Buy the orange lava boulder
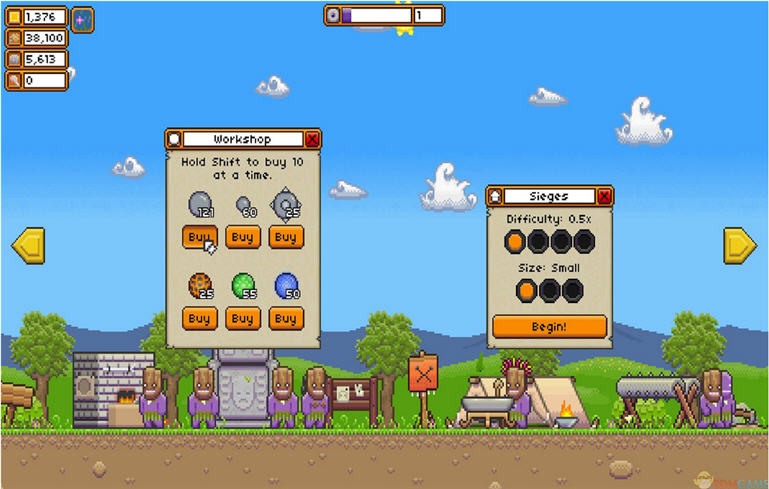Screen dimensions: 769x489 199,318
